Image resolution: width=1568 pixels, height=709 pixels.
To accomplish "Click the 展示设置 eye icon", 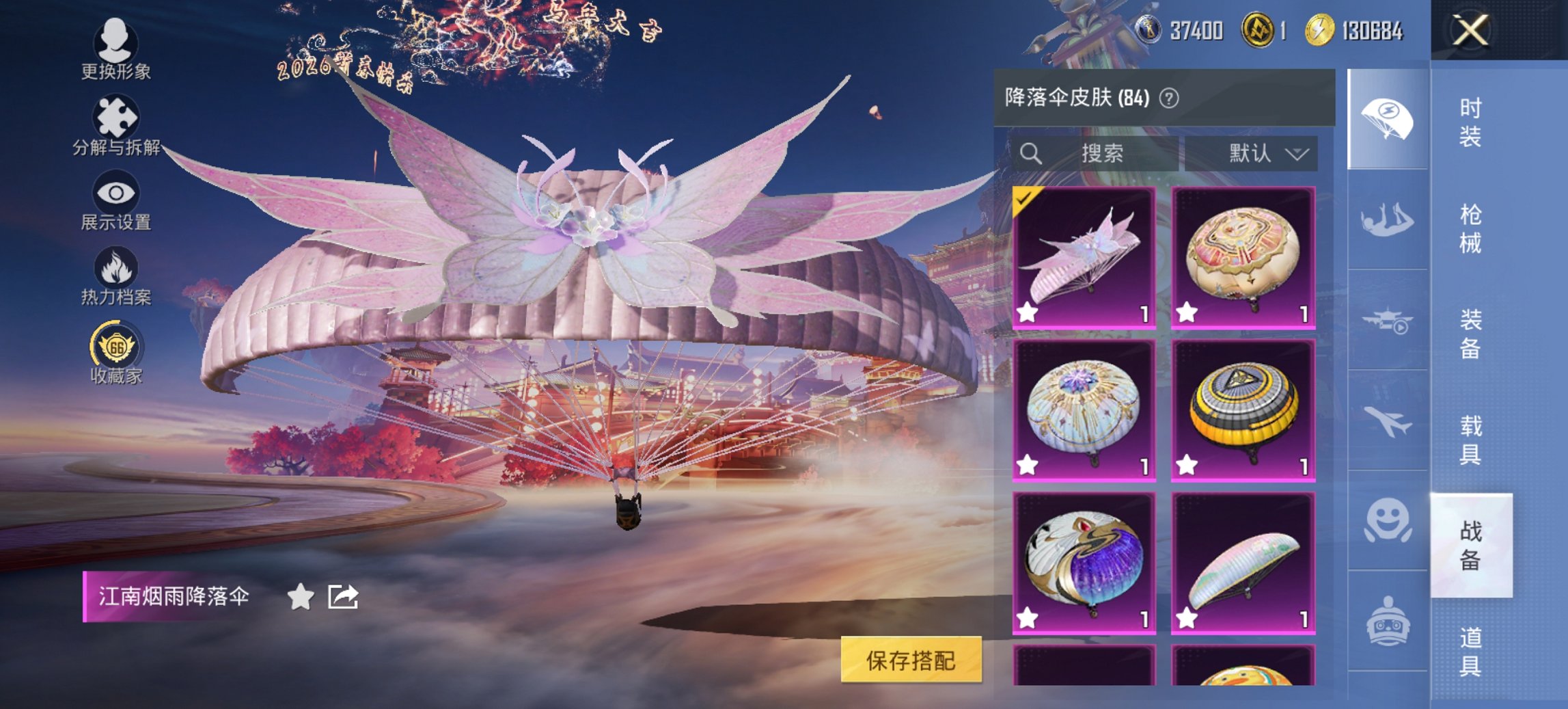I will click(116, 193).
